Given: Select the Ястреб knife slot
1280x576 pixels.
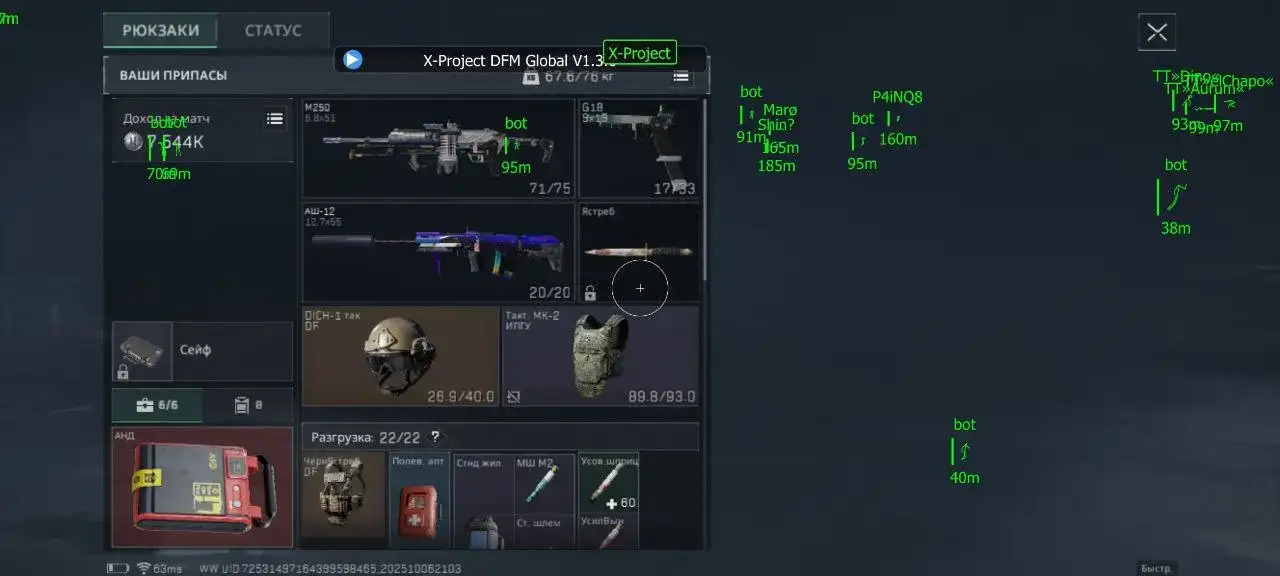Looking at the screenshot, I should 639,252.
